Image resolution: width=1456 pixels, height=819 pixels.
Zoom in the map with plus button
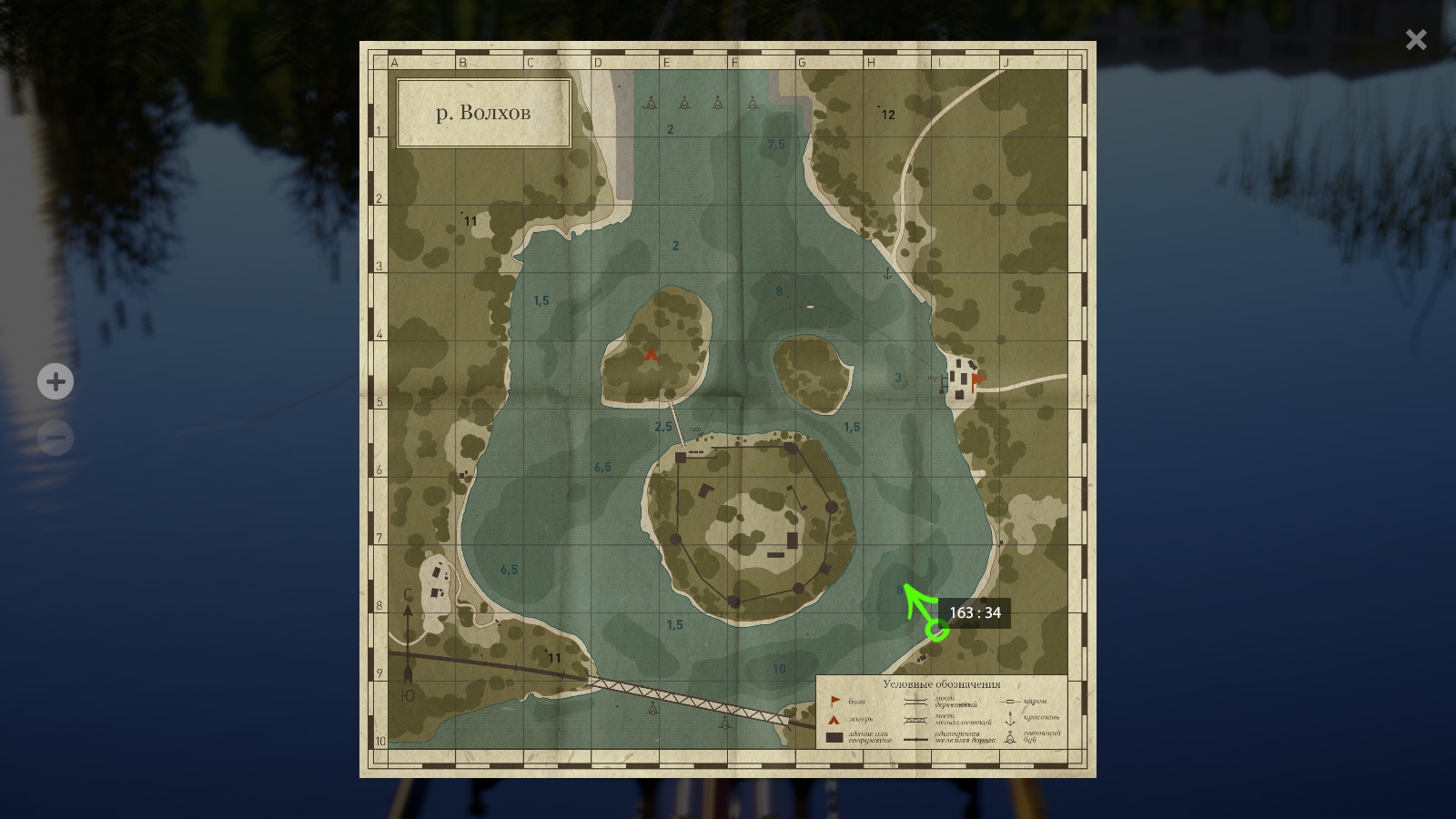[x=56, y=381]
